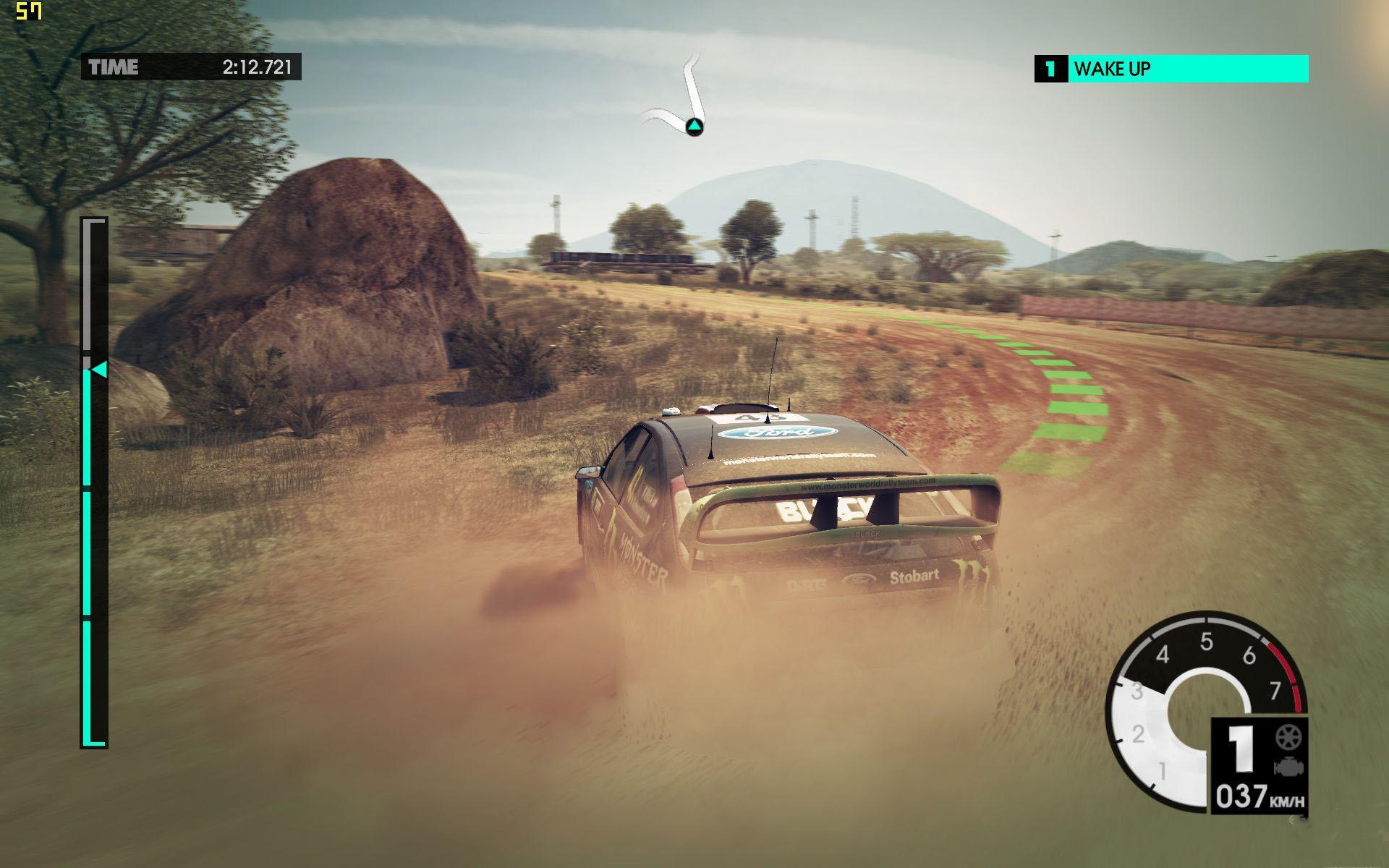This screenshot has width=1389, height=868.
Task: Select the player triangle marker on minimap
Action: [694, 127]
